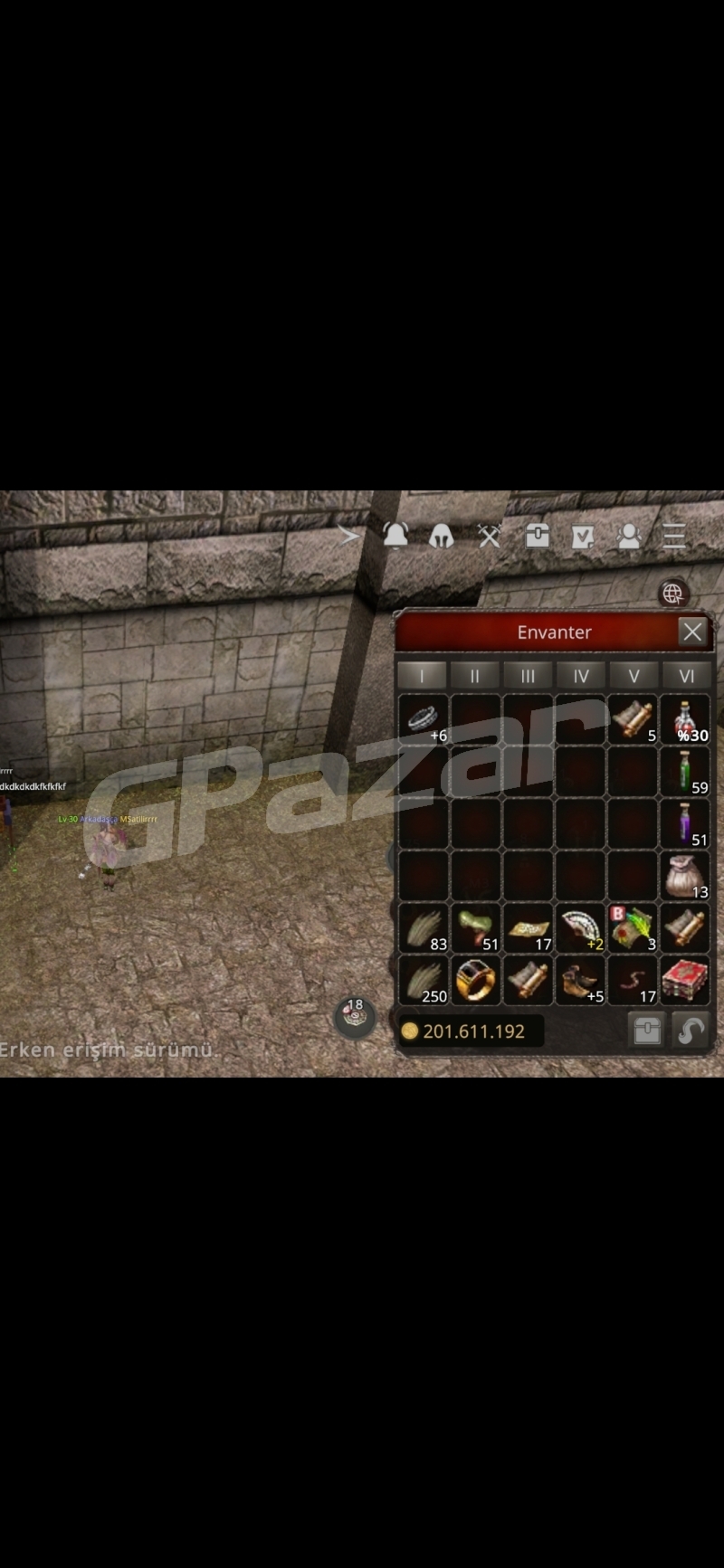Choose the red treasure chest item
Image resolution: width=724 pixels, height=1568 pixels.
click(x=685, y=981)
